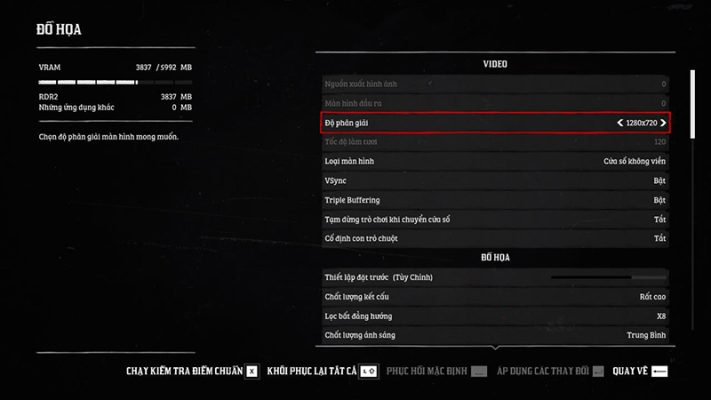Toggle Cố định con trỏ chuột option

click(494, 238)
